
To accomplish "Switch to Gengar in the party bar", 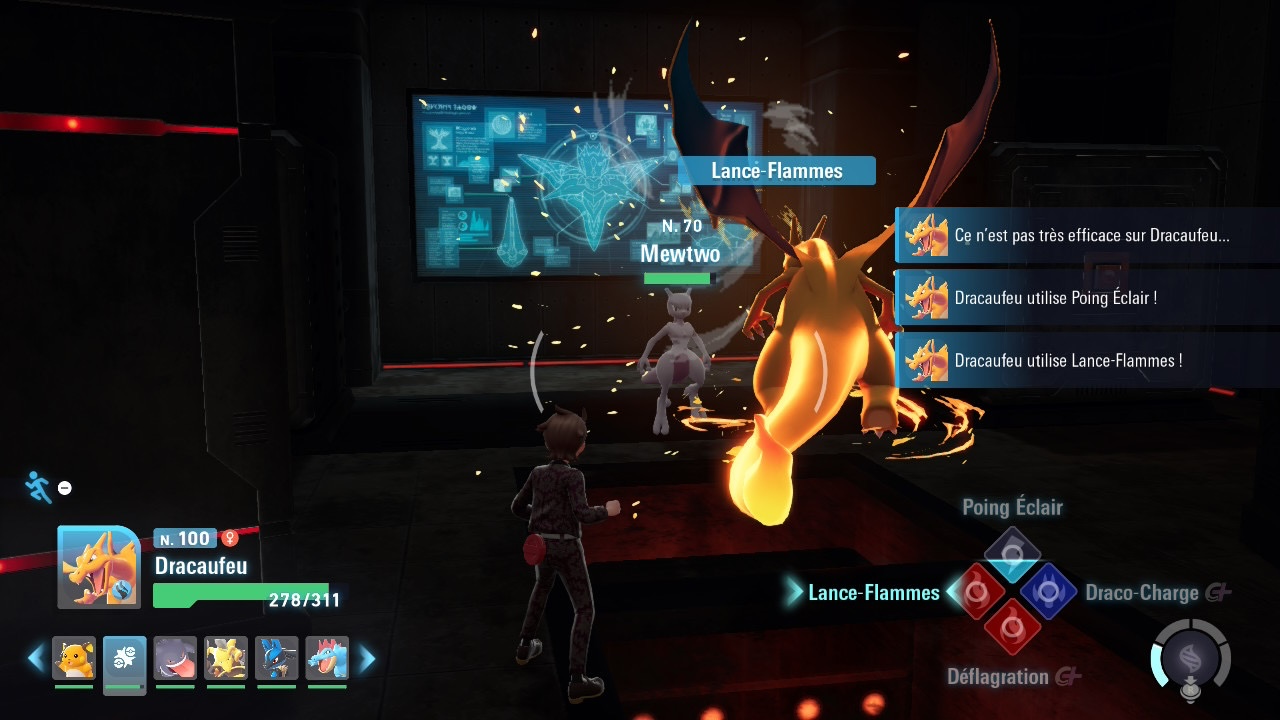I will 175,658.
